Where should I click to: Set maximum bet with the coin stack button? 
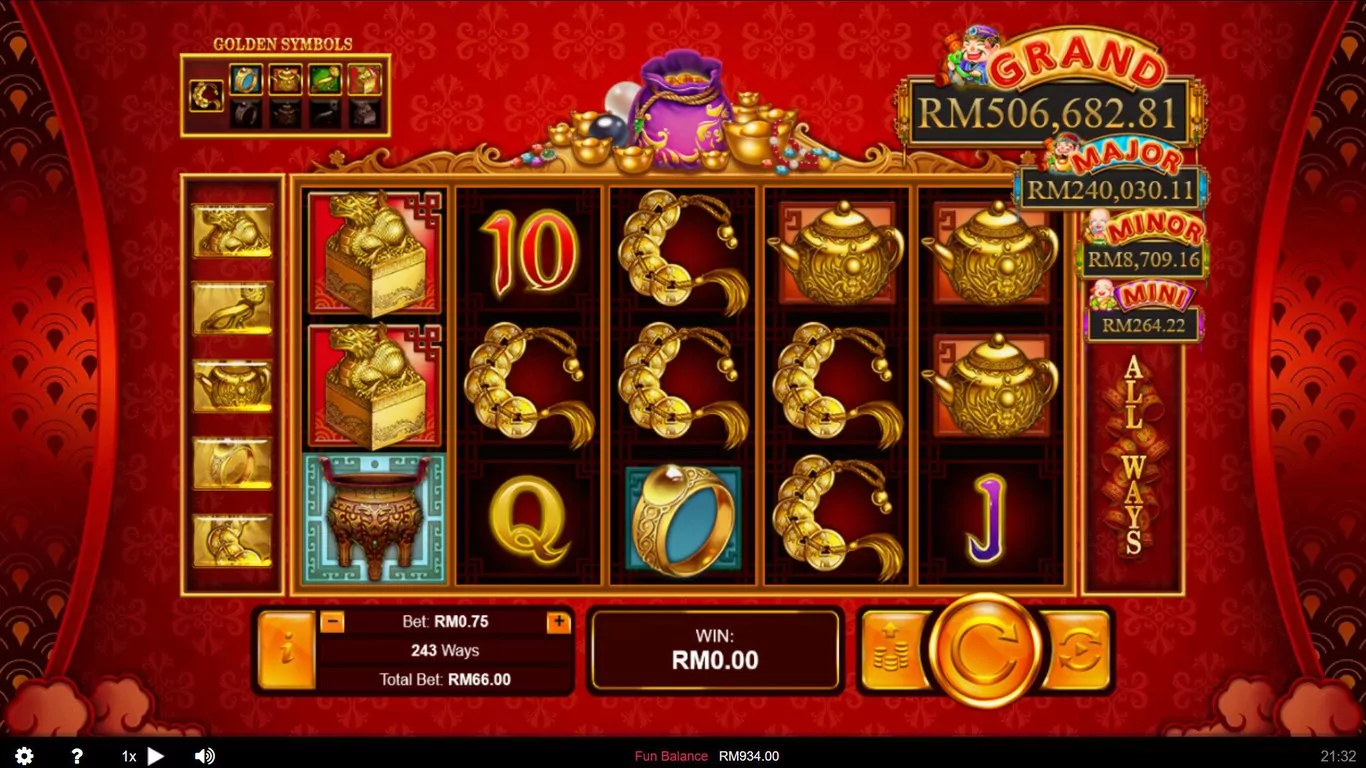point(891,651)
